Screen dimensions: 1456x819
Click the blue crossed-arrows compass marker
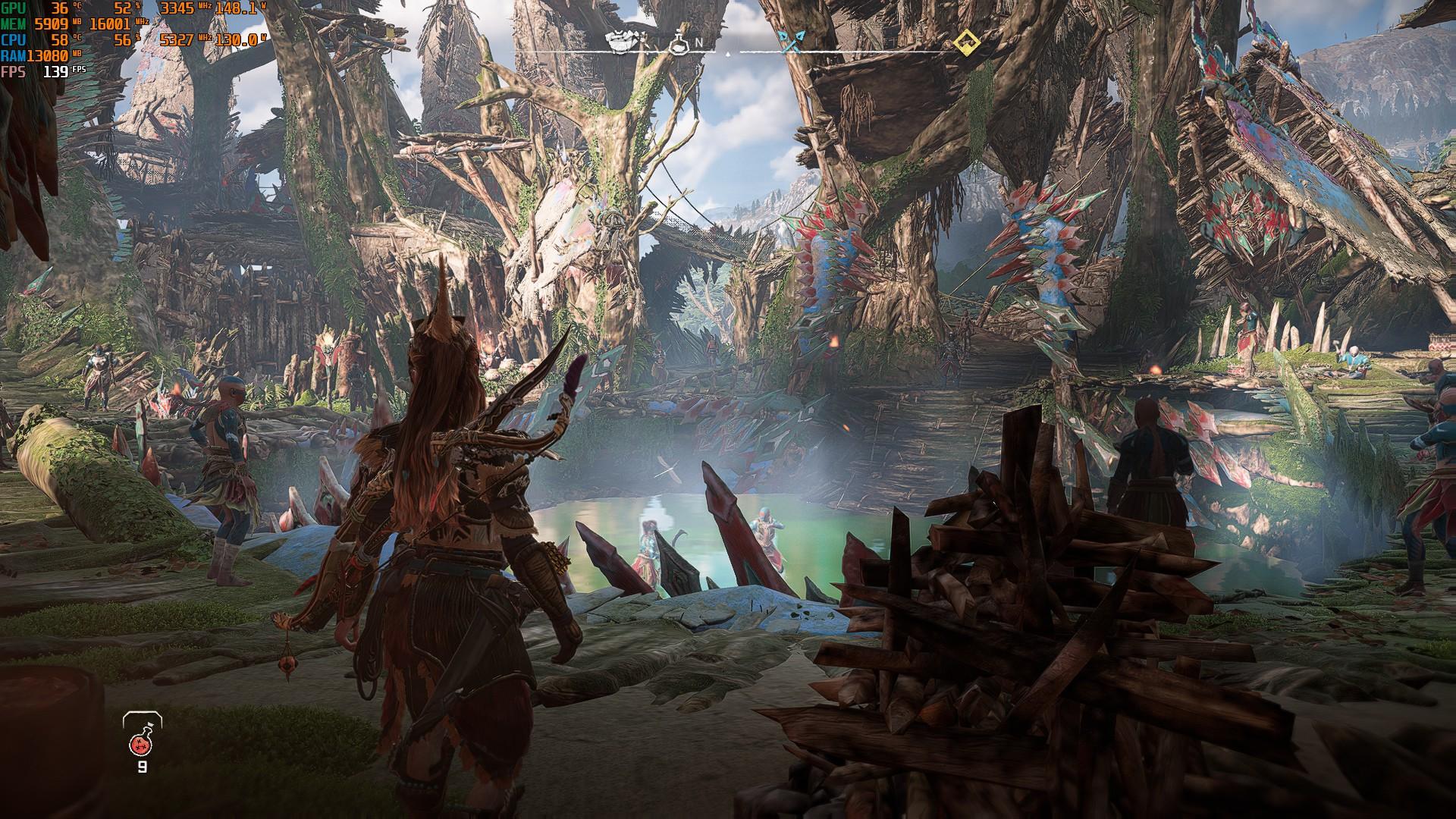793,42
